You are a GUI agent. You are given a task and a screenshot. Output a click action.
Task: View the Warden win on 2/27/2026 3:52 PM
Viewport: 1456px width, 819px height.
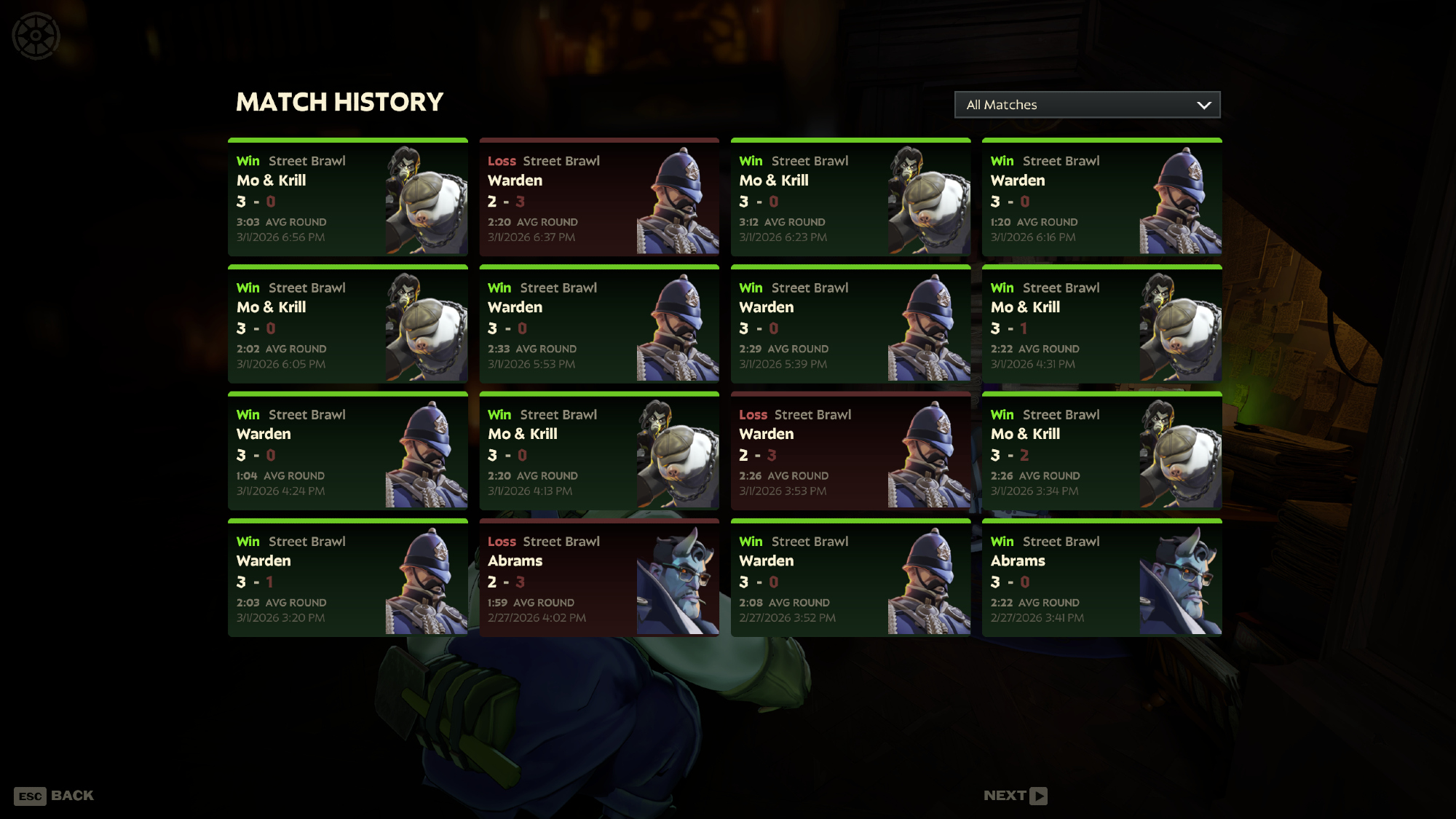coord(850,578)
